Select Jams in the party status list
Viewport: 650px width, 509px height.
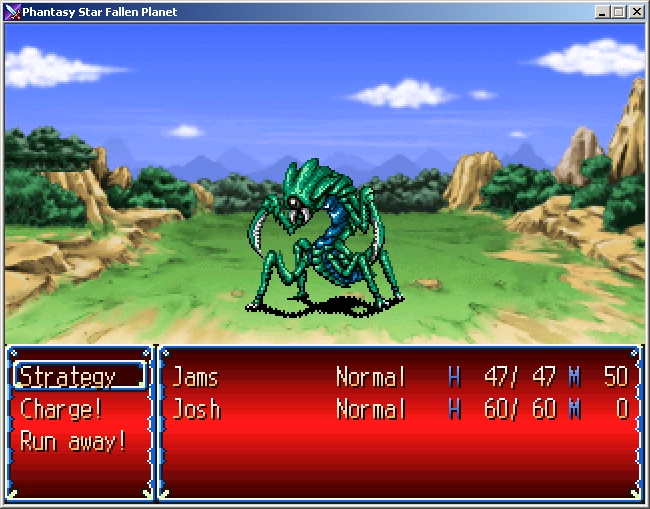[195, 377]
